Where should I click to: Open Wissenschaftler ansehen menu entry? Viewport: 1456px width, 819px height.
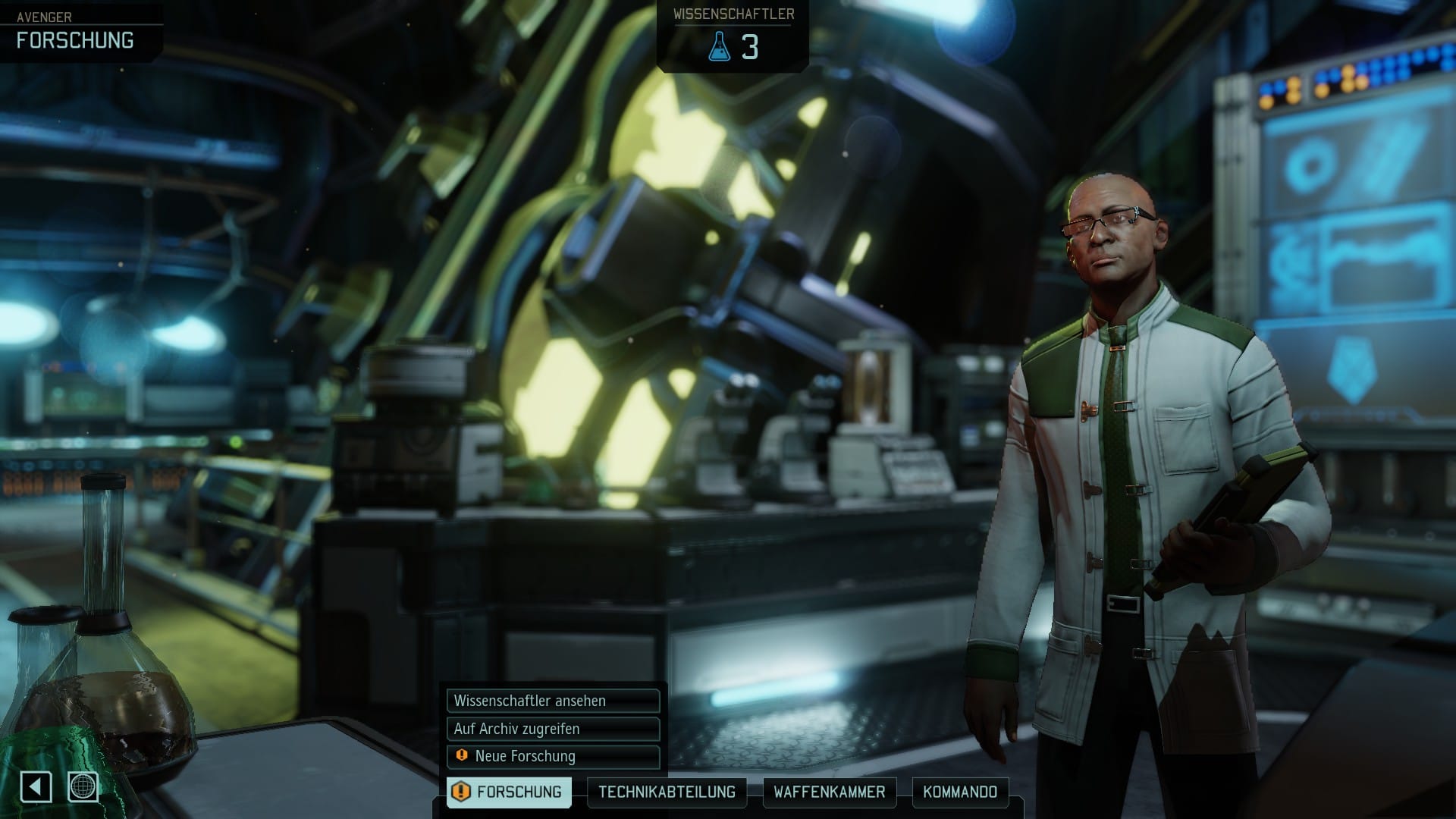coord(553,701)
